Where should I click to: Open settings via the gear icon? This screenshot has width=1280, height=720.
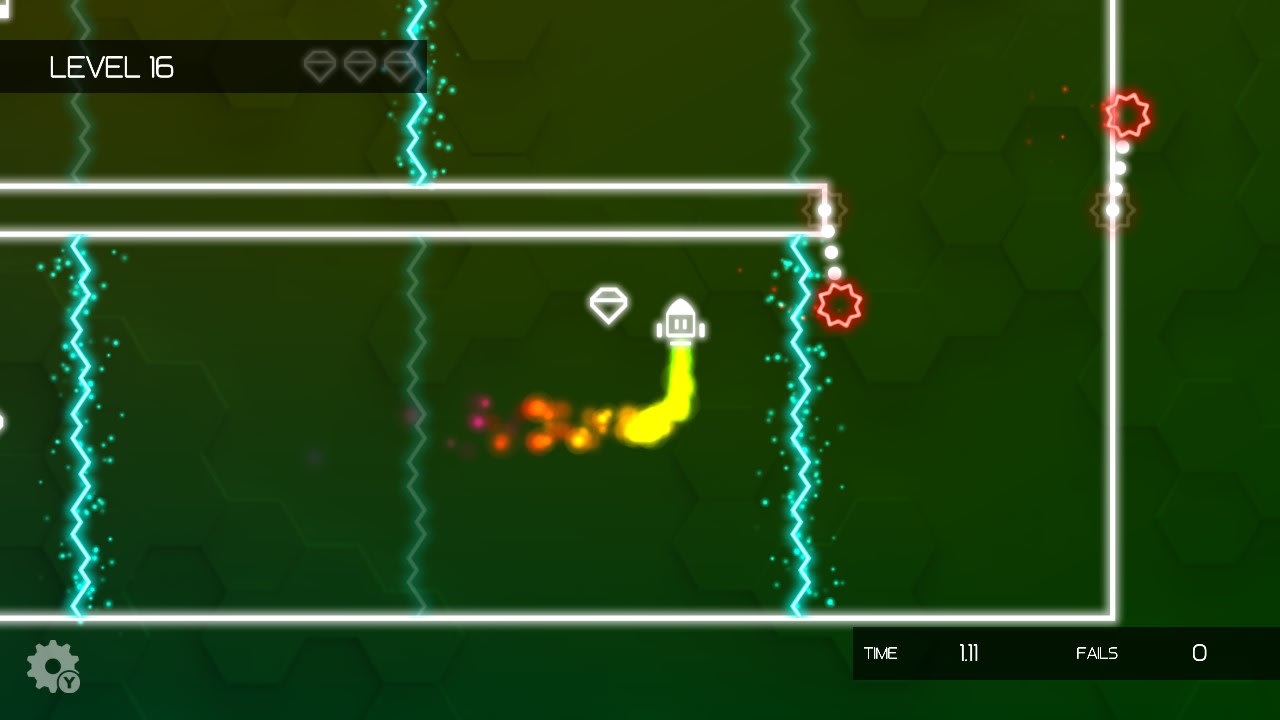click(x=52, y=663)
